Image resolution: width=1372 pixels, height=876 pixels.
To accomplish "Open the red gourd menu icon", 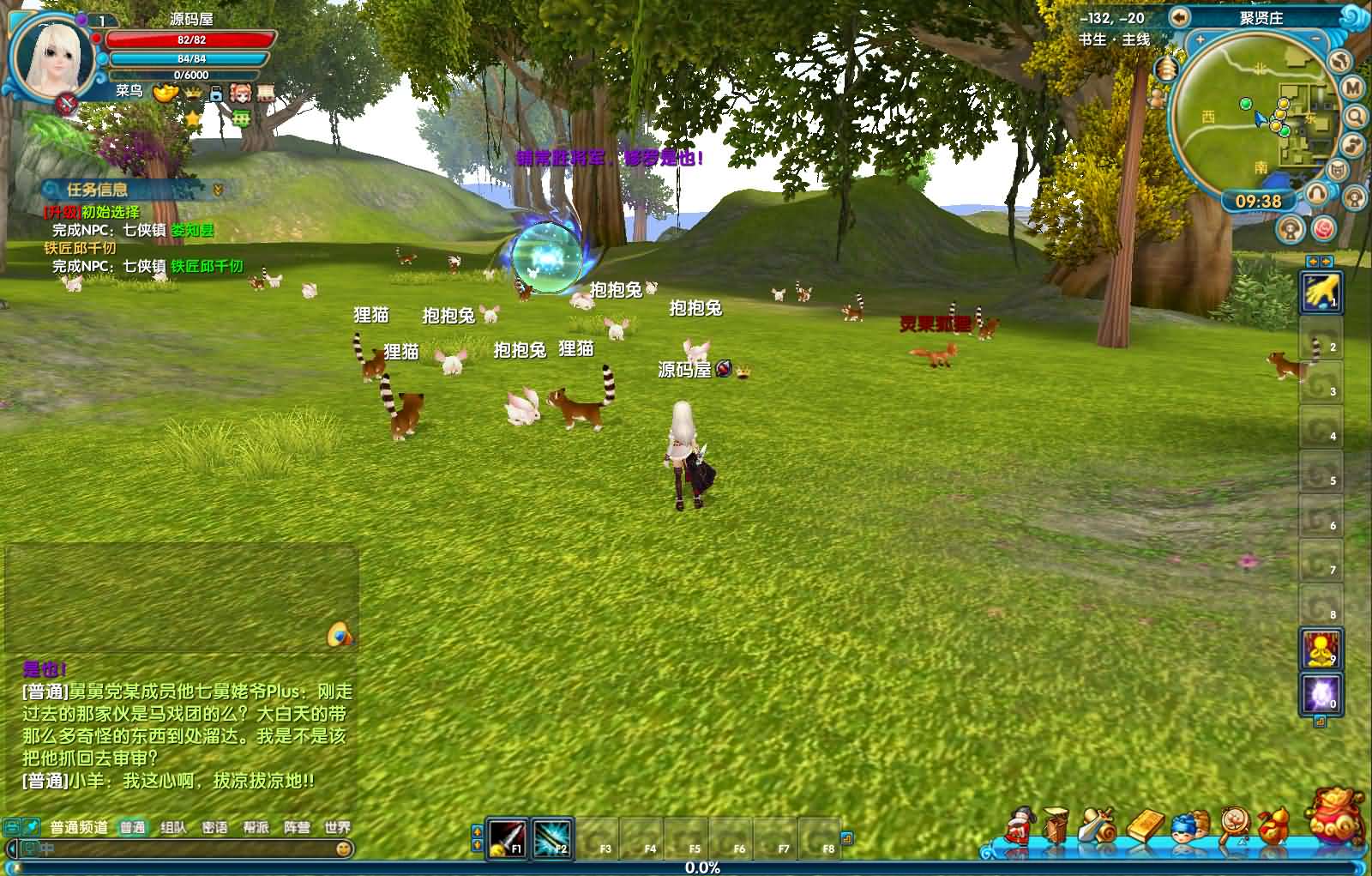I will (1273, 825).
